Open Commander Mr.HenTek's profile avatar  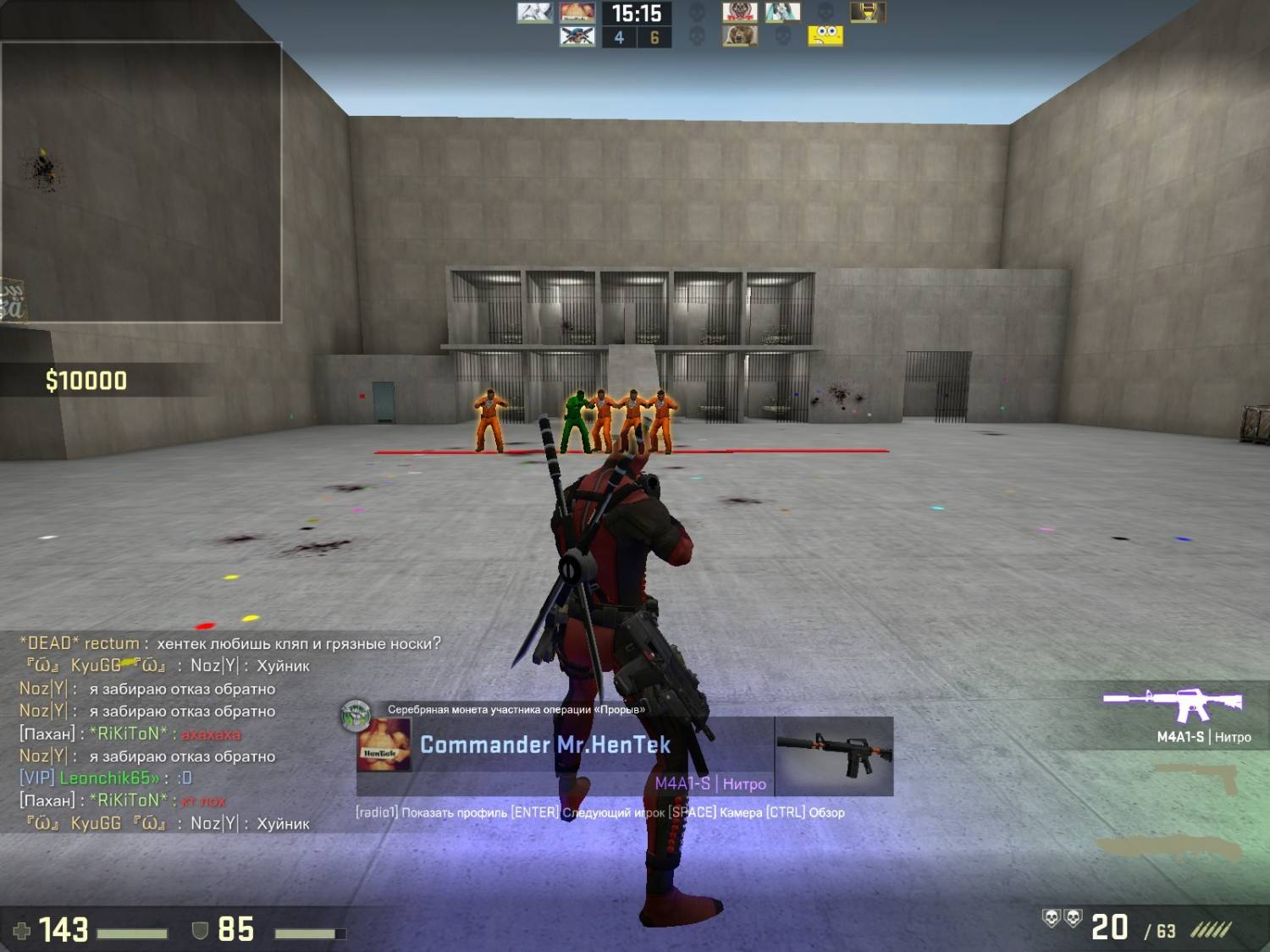(384, 745)
